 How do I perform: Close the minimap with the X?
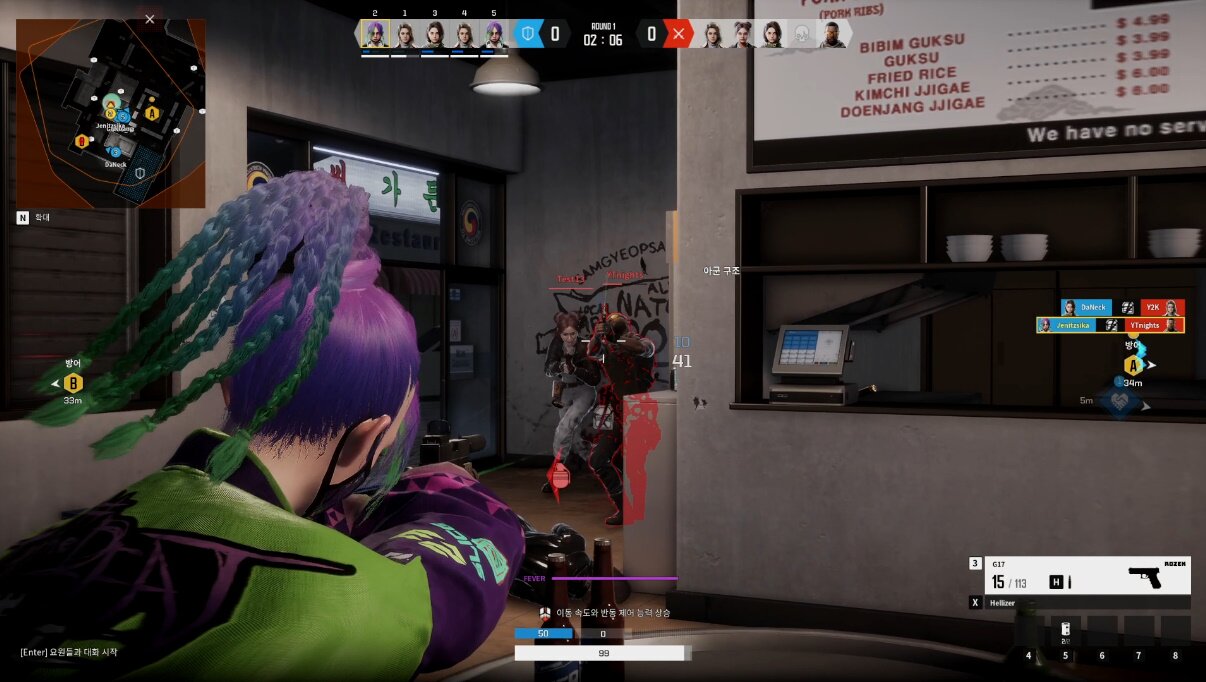[150, 19]
